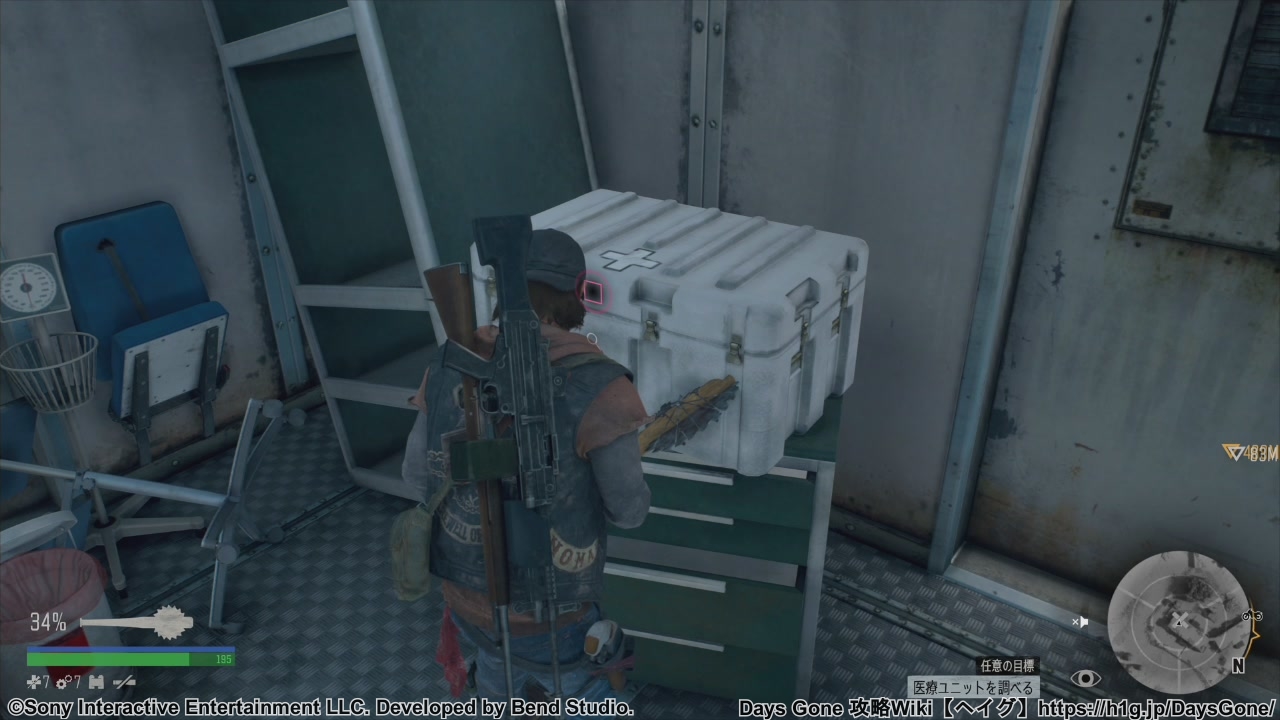This screenshot has height=720, width=1280.
Task: Click the pink interaction marker on the crate
Action: 592,292
